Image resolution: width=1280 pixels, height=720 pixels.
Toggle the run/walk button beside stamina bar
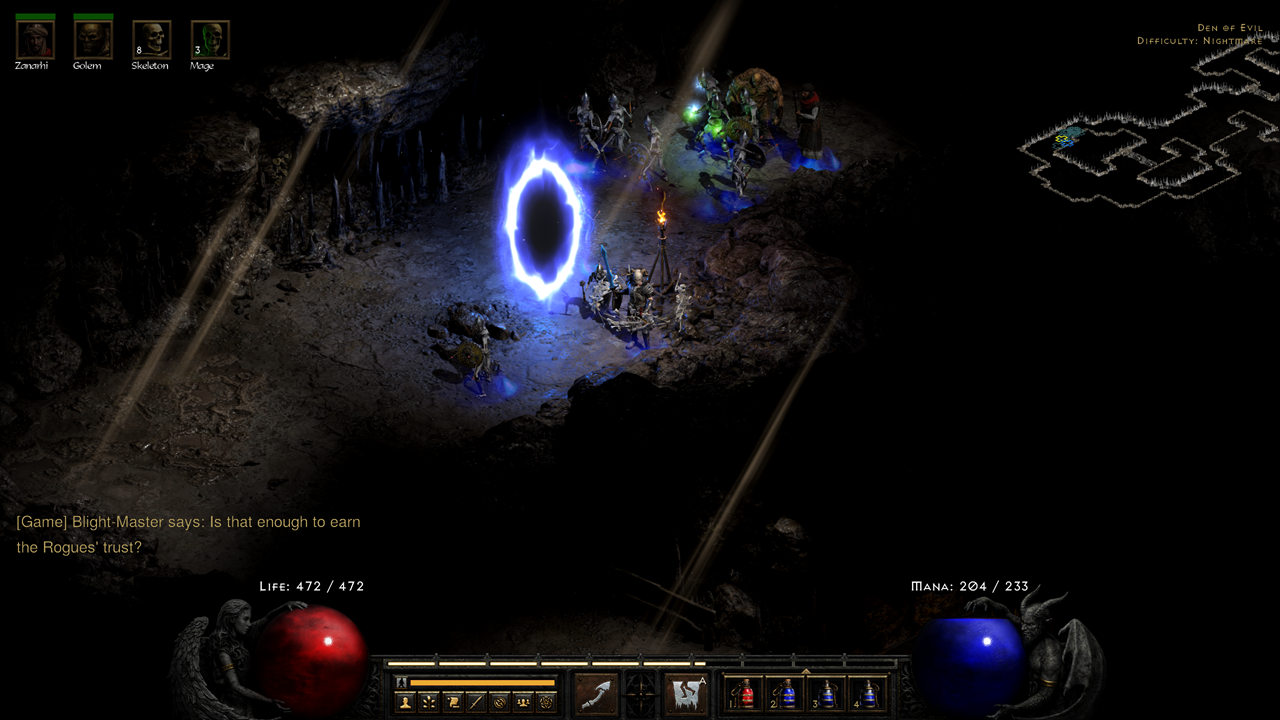(x=402, y=682)
